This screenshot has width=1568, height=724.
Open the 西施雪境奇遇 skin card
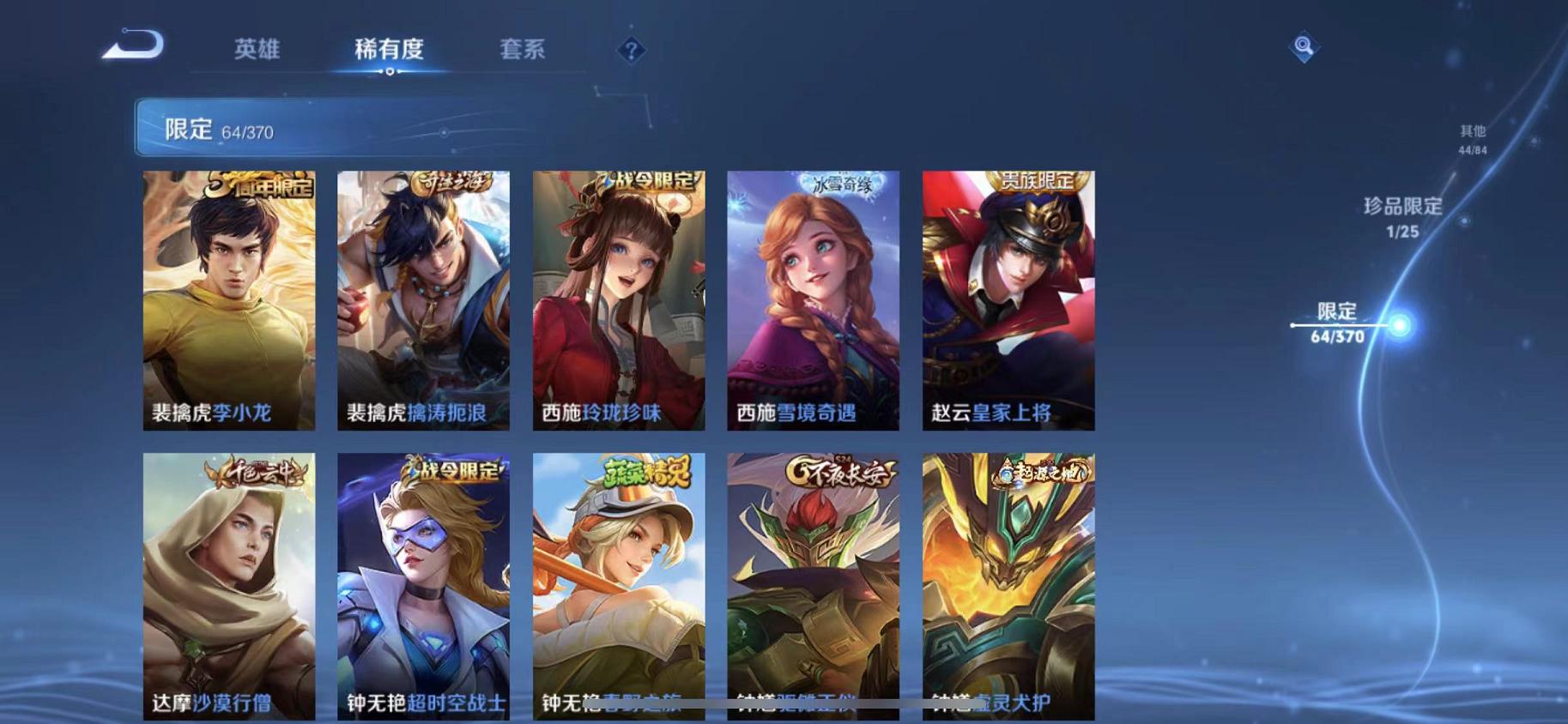point(814,302)
